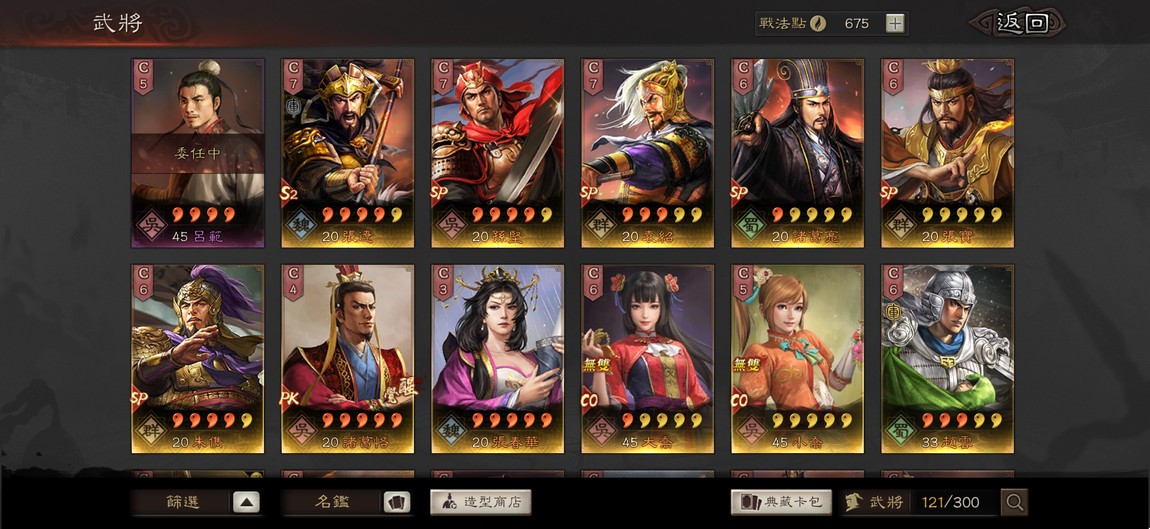Choose the 張春華 general card
This screenshot has height=529, width=1150.
point(498,358)
